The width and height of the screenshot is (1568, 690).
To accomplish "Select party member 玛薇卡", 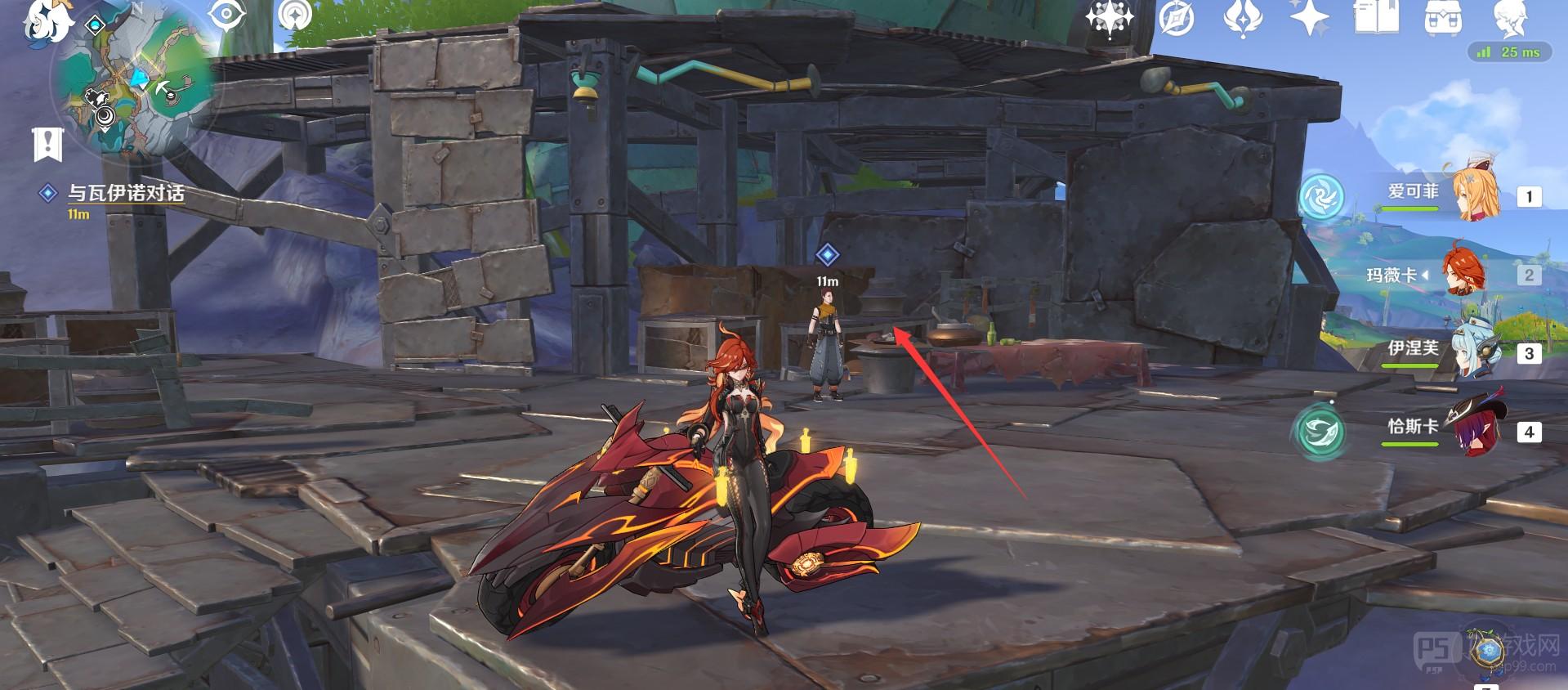I will [x=1438, y=274].
